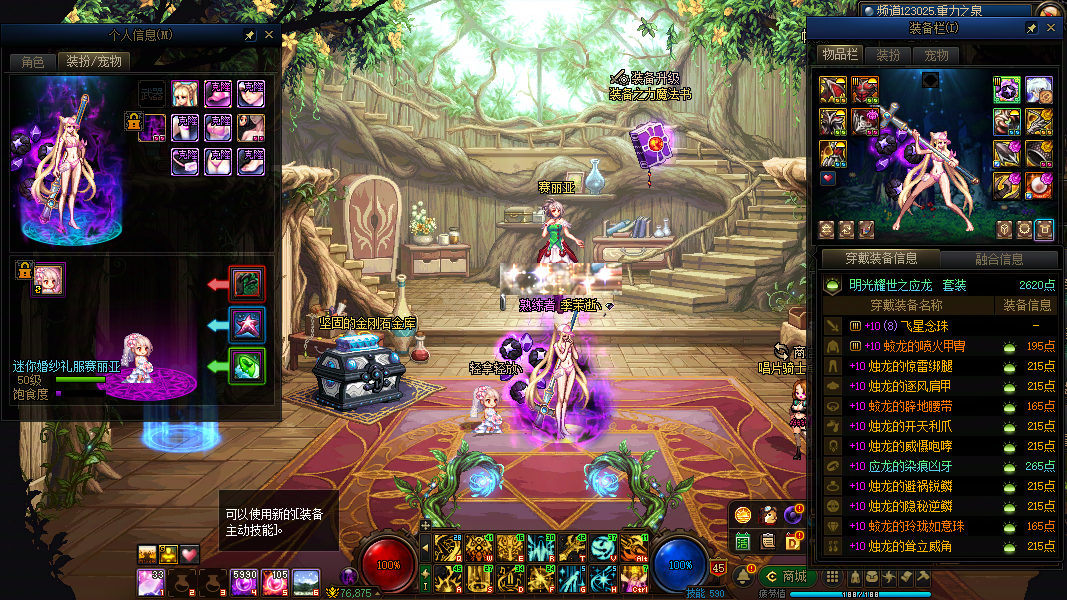Switch to the 装扮 tab in equipment panel
Viewport: 1067px width, 600px height.
pos(888,55)
